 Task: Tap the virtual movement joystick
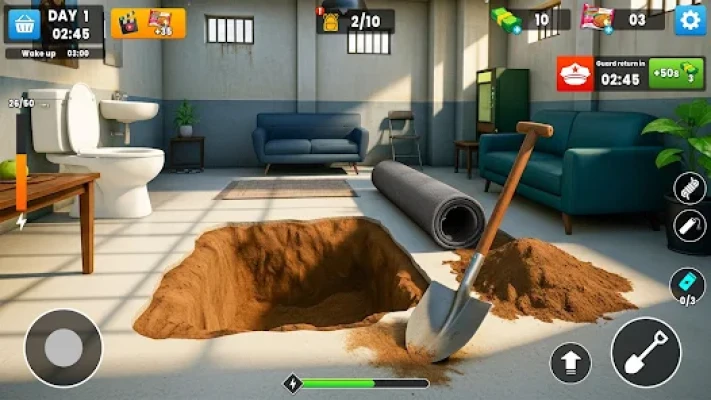coord(63,348)
